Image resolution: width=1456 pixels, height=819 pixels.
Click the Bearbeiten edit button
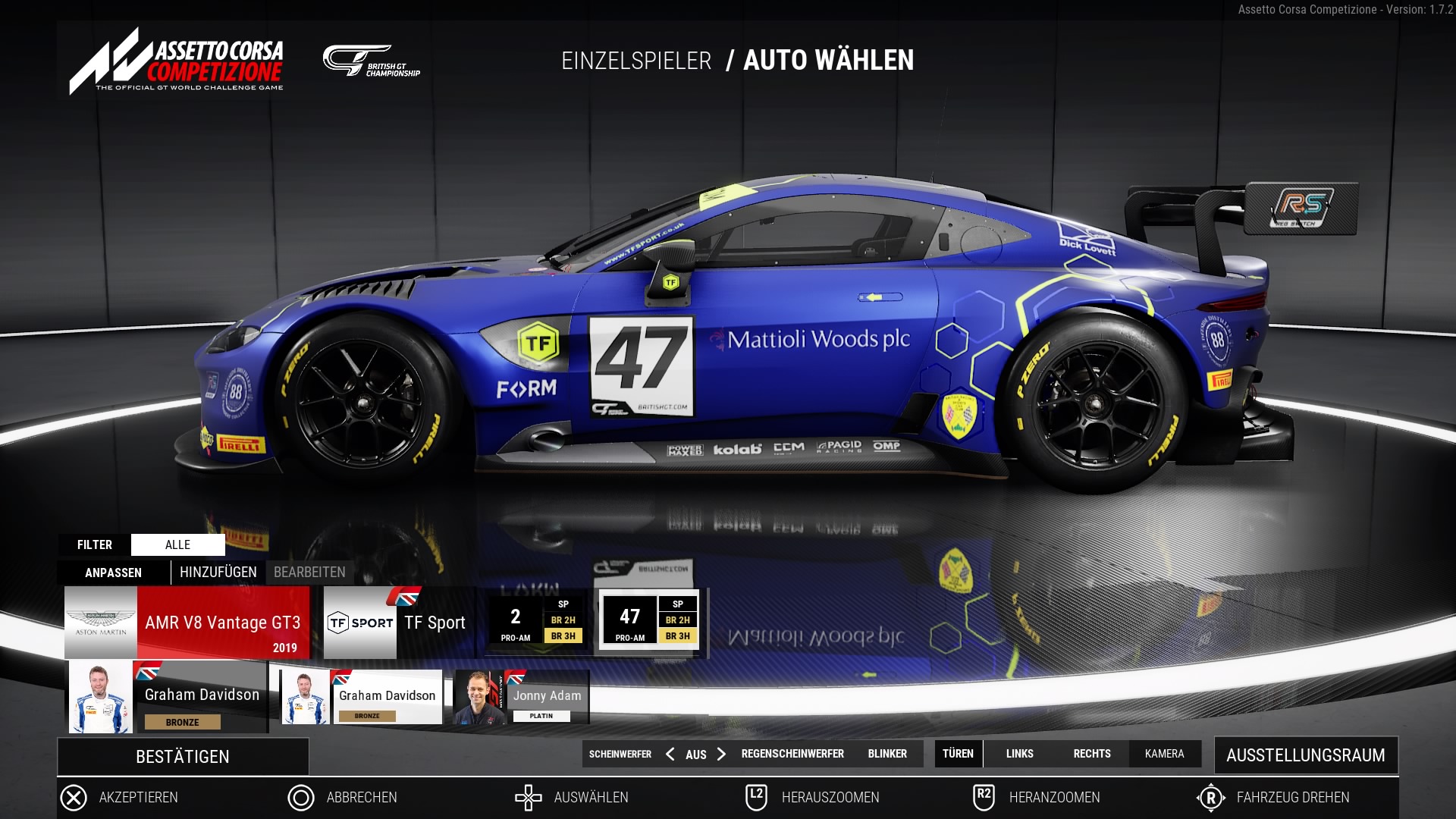[309, 573]
